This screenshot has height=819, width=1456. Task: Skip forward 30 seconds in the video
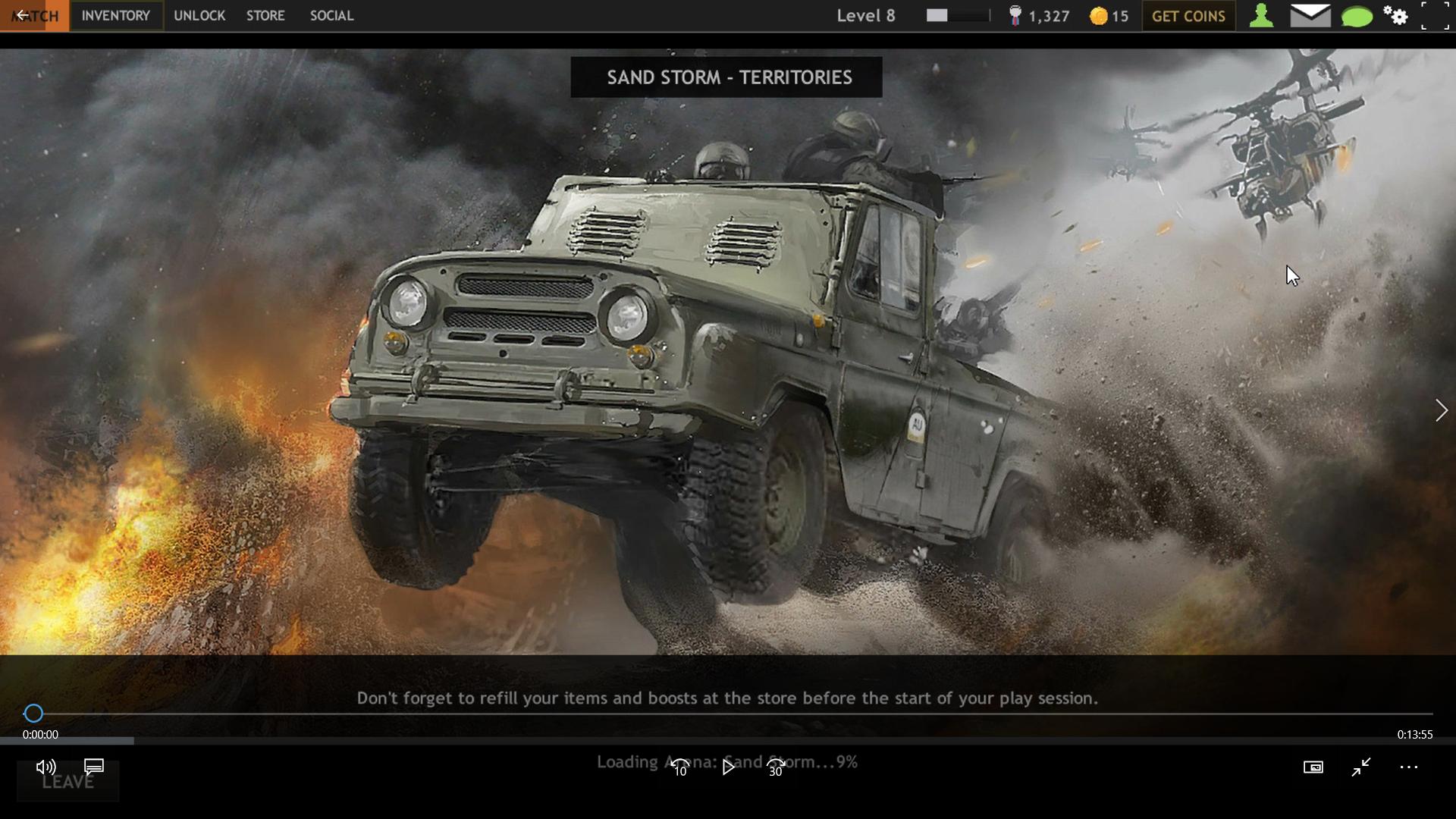click(776, 767)
